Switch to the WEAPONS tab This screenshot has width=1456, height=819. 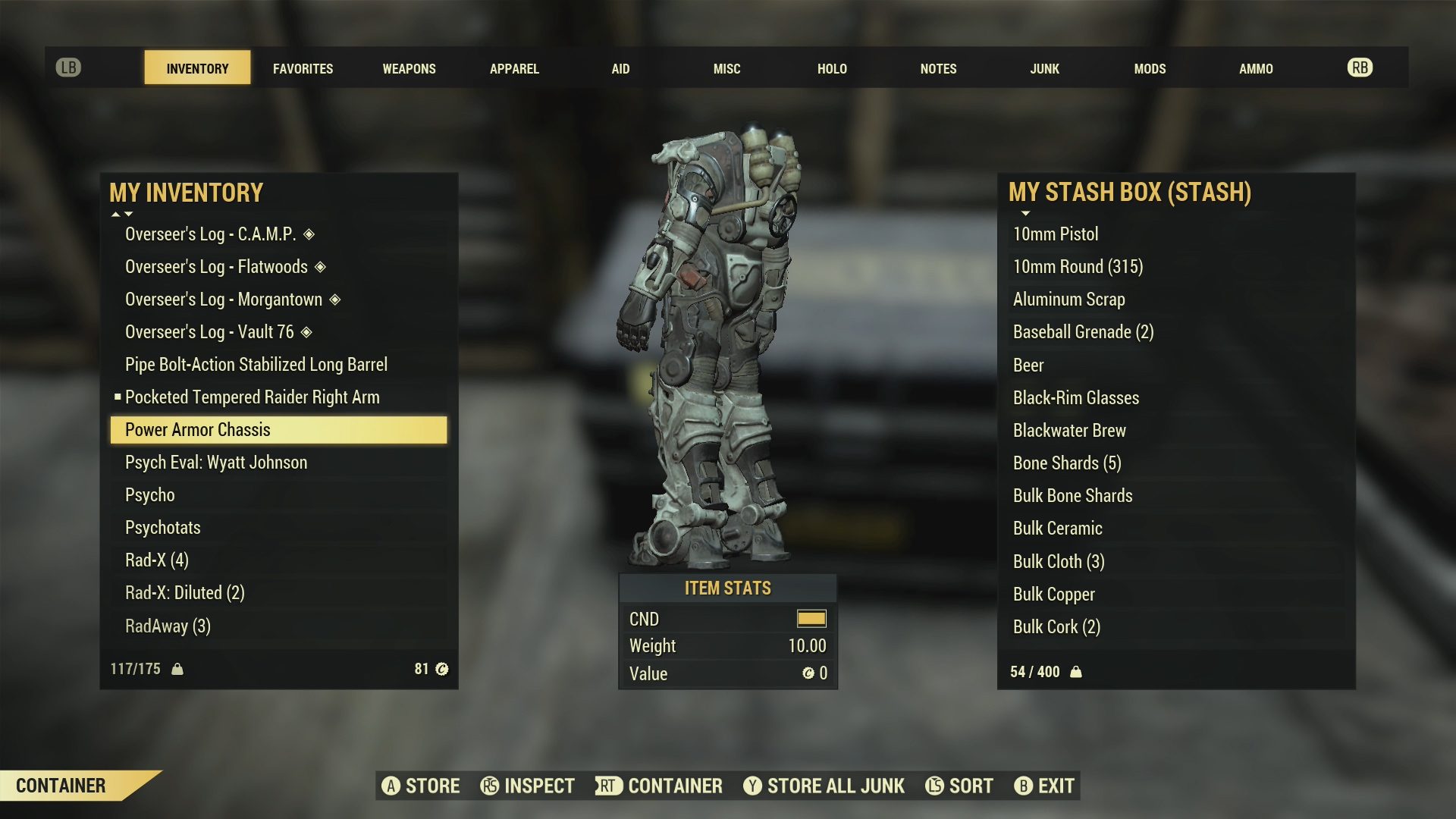coord(409,68)
